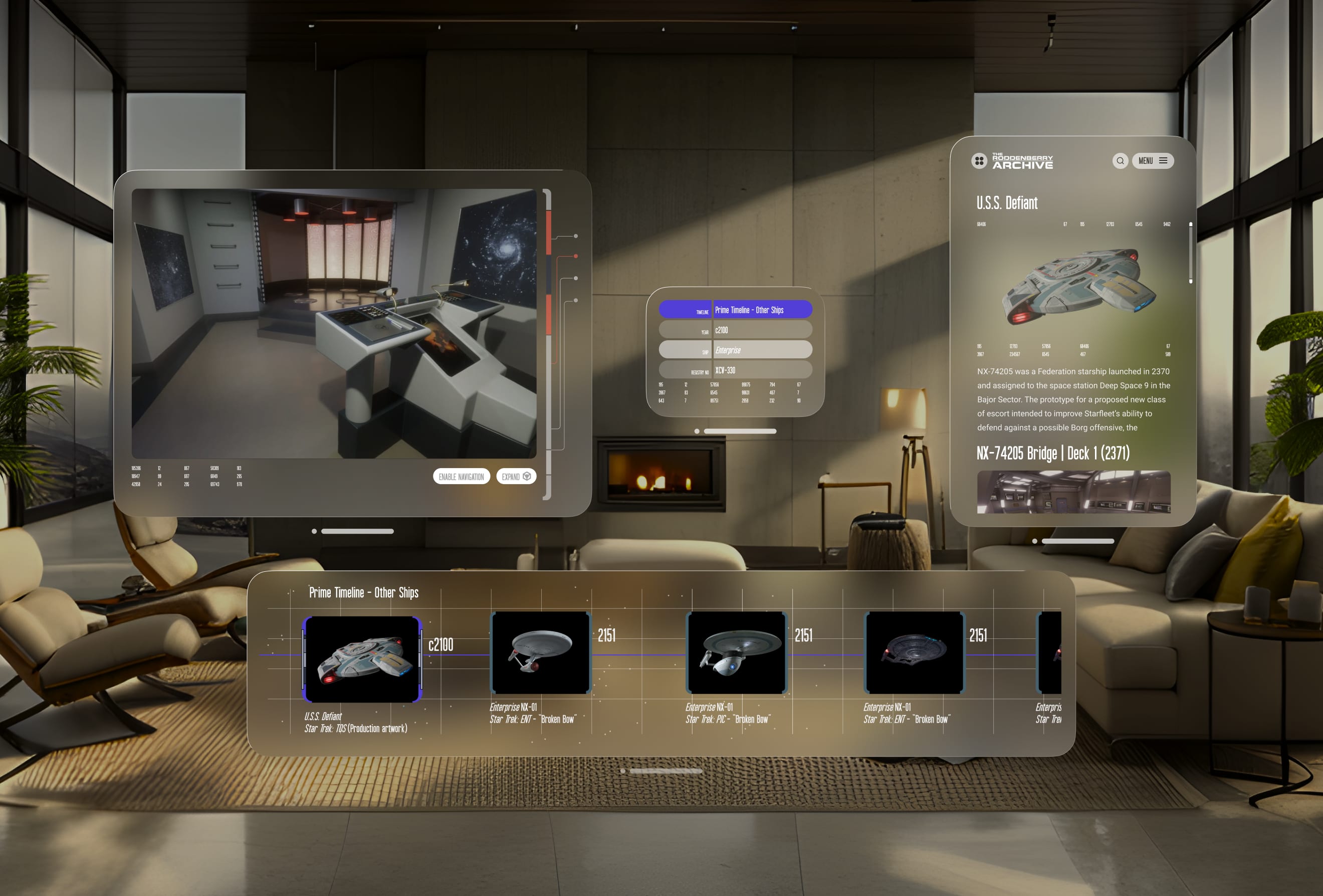Click the window bar below the timeline panel
This screenshot has height=896, width=1323.
click(x=666, y=771)
